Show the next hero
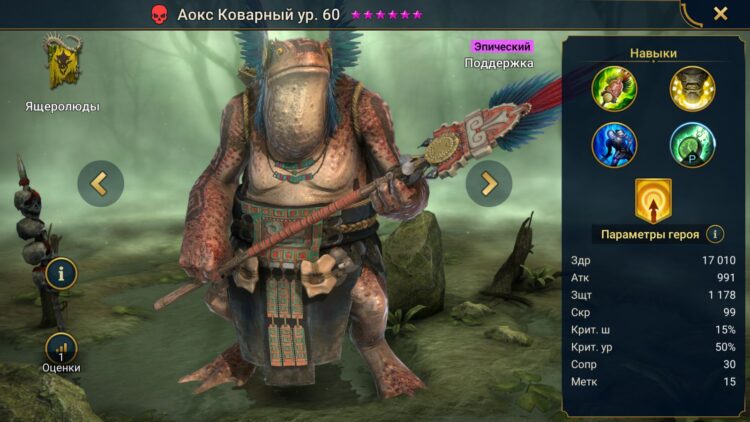Image resolution: width=750 pixels, height=422 pixels. 488,183
